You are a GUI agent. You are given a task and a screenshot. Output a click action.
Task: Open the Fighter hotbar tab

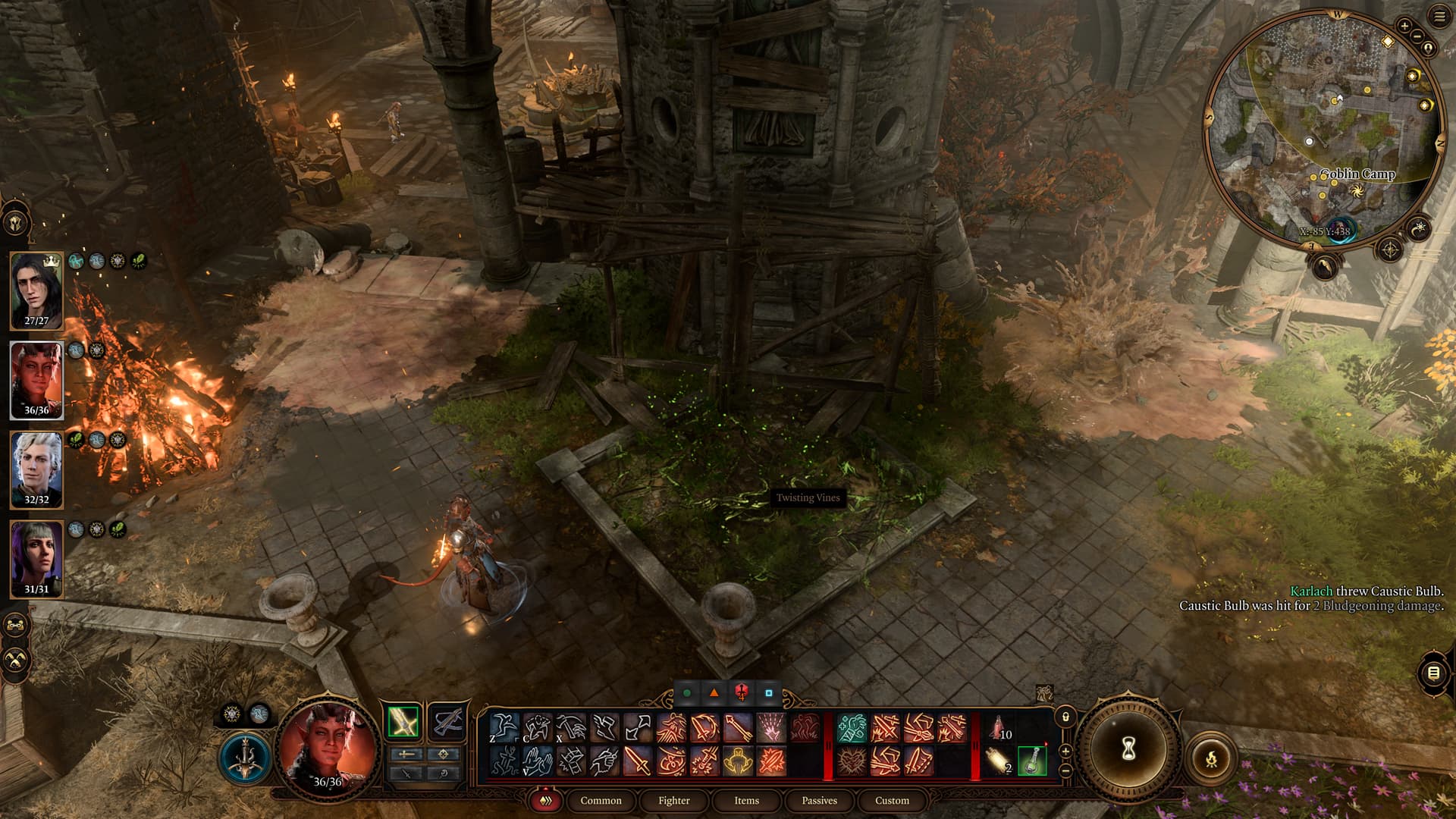point(673,800)
